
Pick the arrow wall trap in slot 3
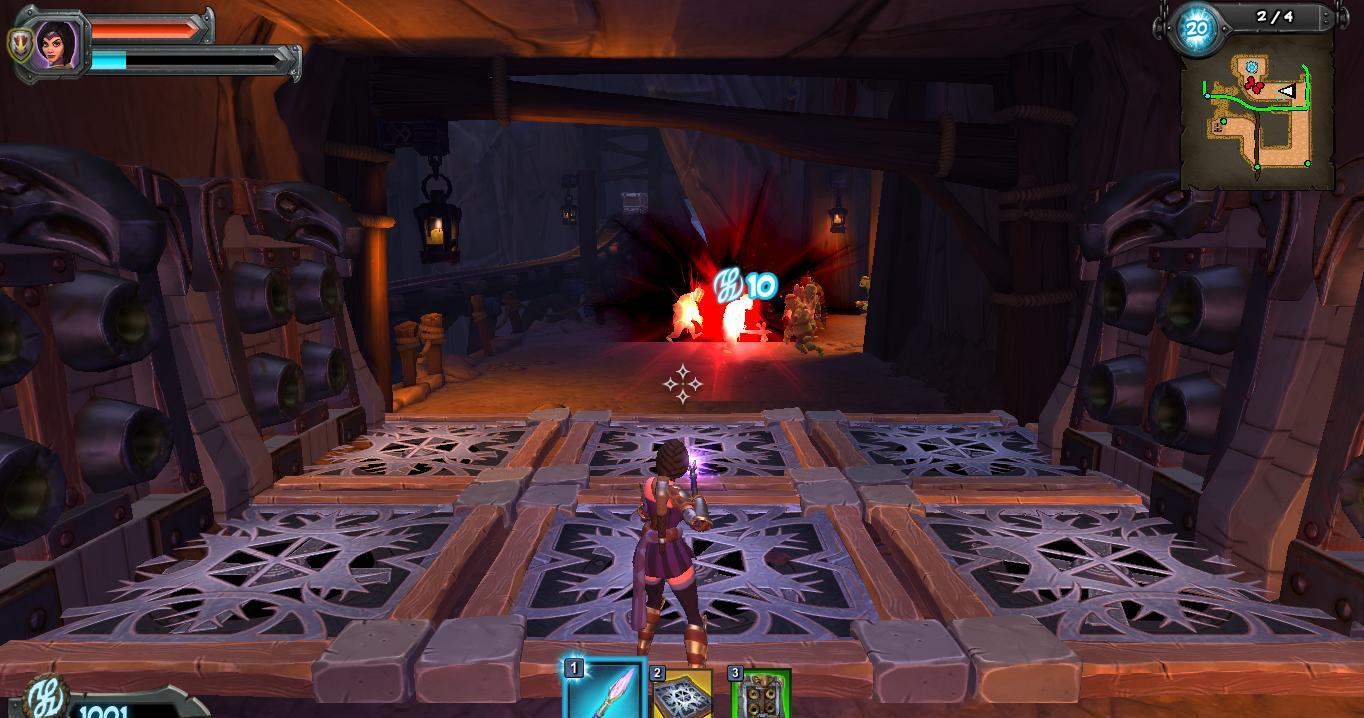pos(762,696)
